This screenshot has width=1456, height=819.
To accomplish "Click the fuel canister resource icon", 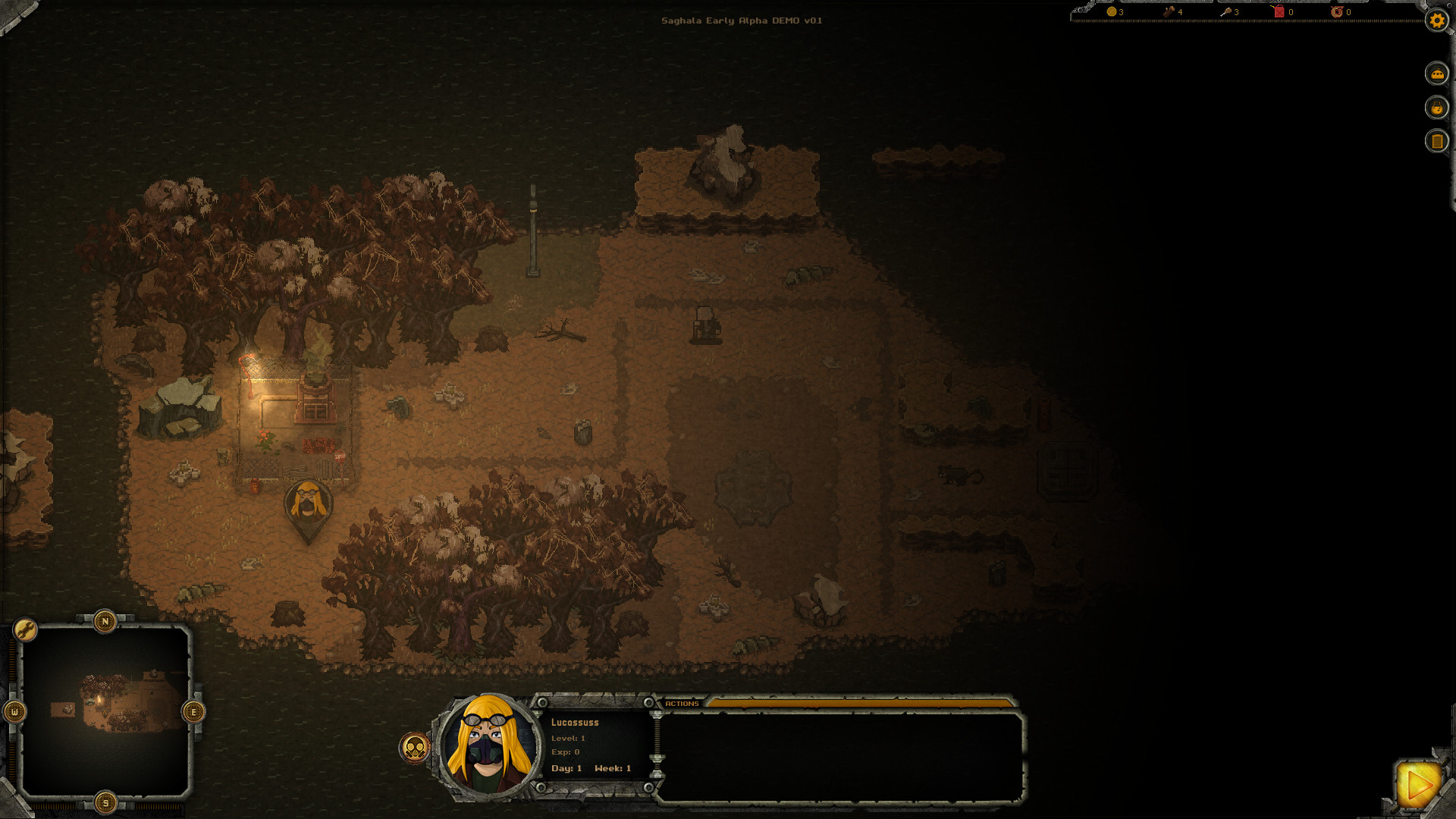I will 1279,12.
